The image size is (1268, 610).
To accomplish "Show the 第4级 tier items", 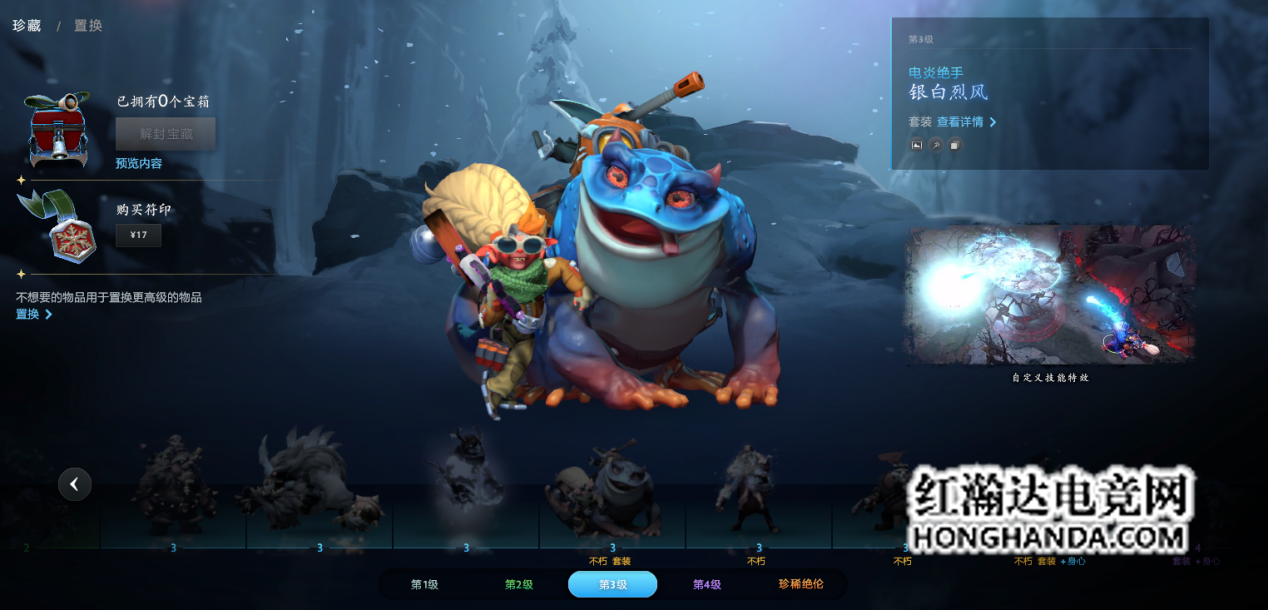I will pyautogui.click(x=707, y=584).
